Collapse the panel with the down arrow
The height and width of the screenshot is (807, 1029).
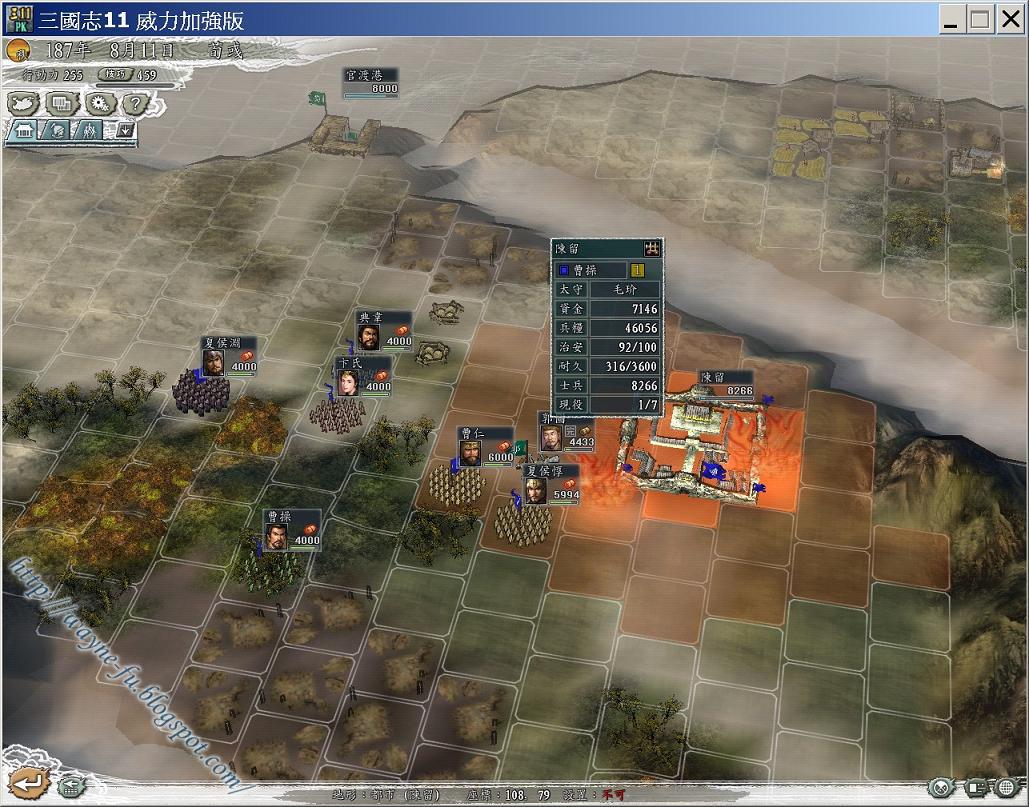pos(125,129)
